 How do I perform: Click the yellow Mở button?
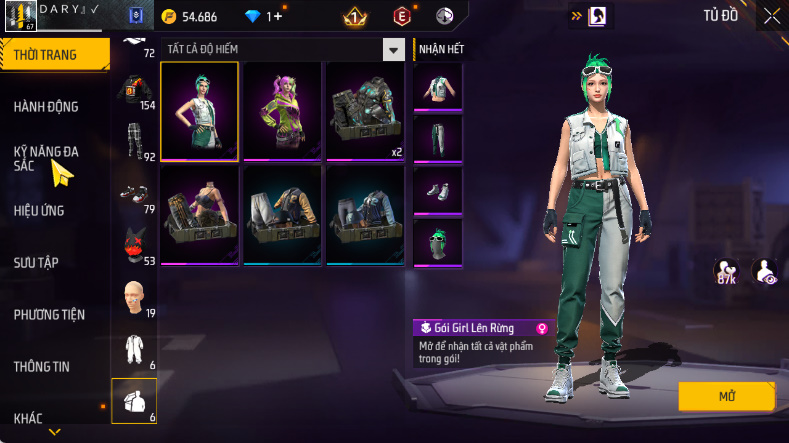726,397
